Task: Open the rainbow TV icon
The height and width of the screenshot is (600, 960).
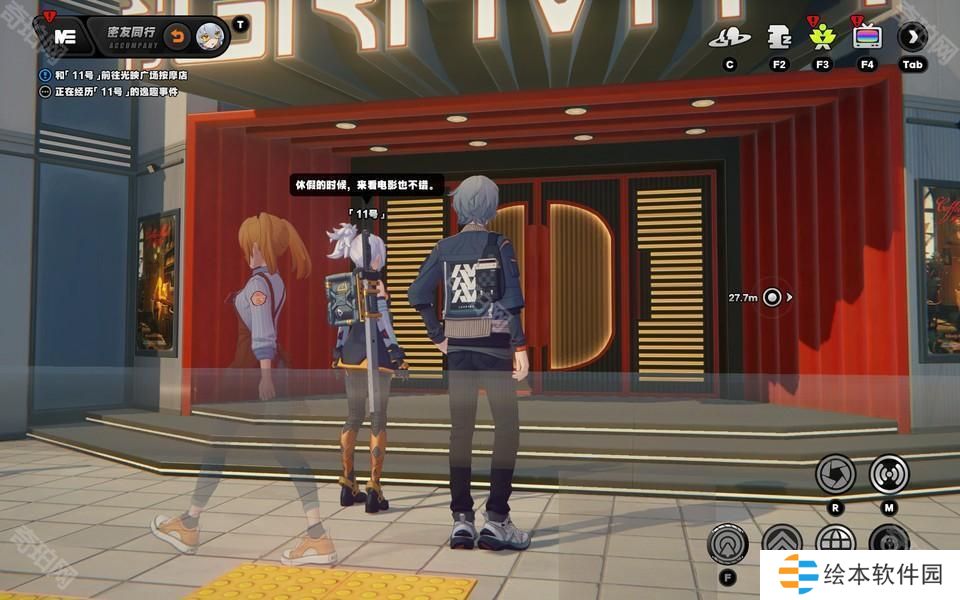Action: 867,38
